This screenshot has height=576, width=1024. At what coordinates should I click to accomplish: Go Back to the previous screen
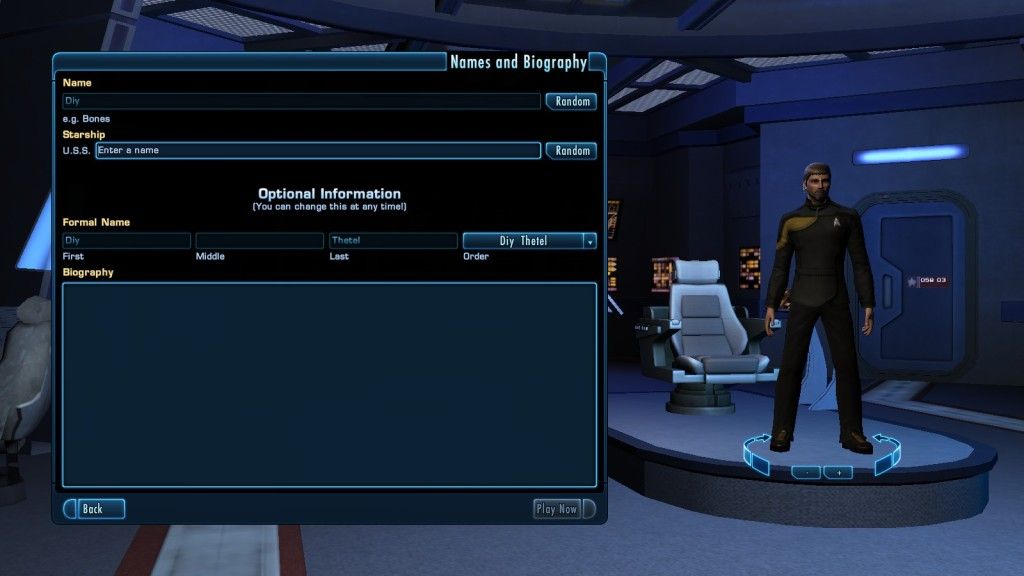(95, 509)
